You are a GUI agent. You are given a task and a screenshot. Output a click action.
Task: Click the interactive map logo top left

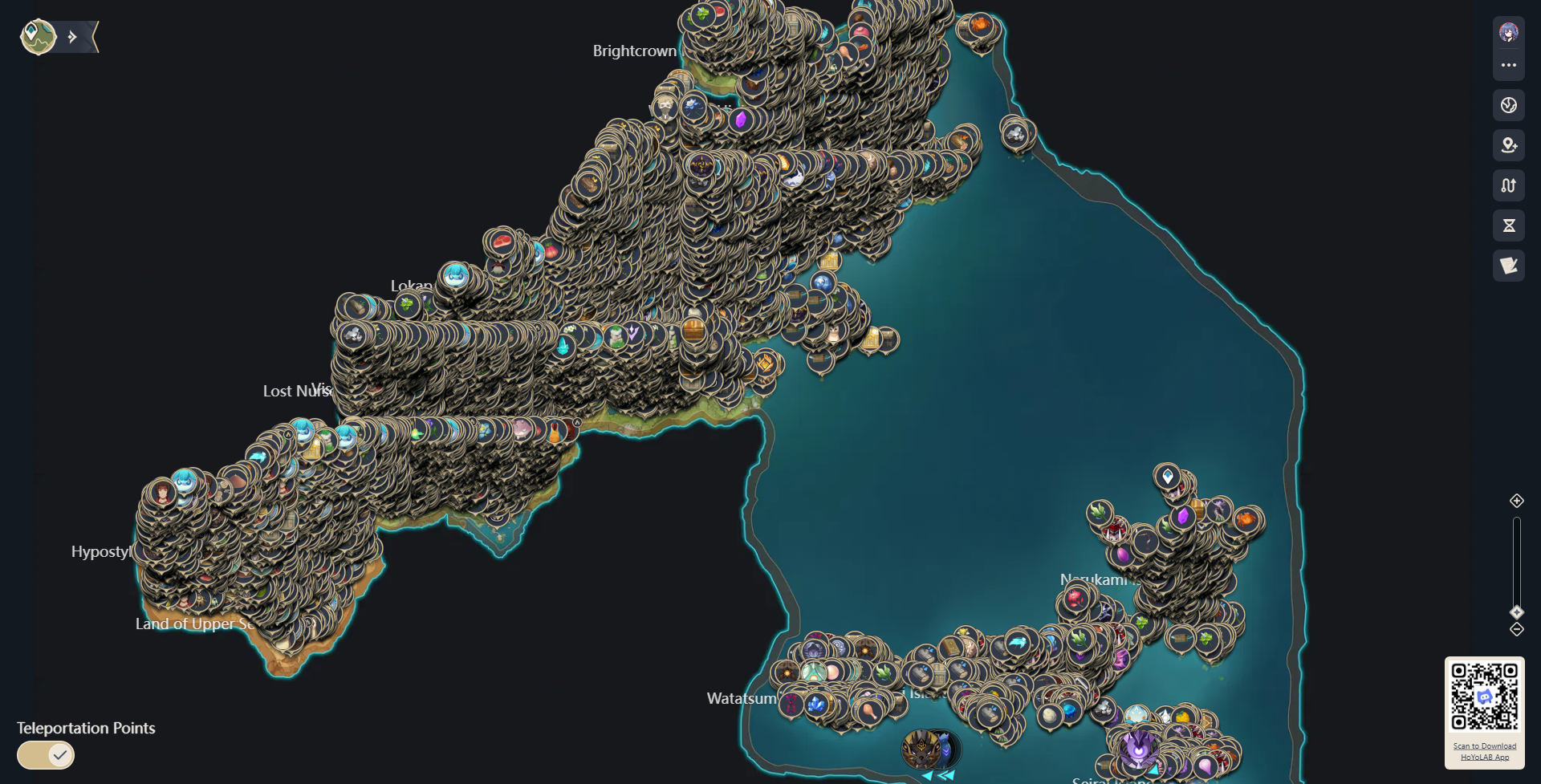pyautogui.click(x=38, y=36)
